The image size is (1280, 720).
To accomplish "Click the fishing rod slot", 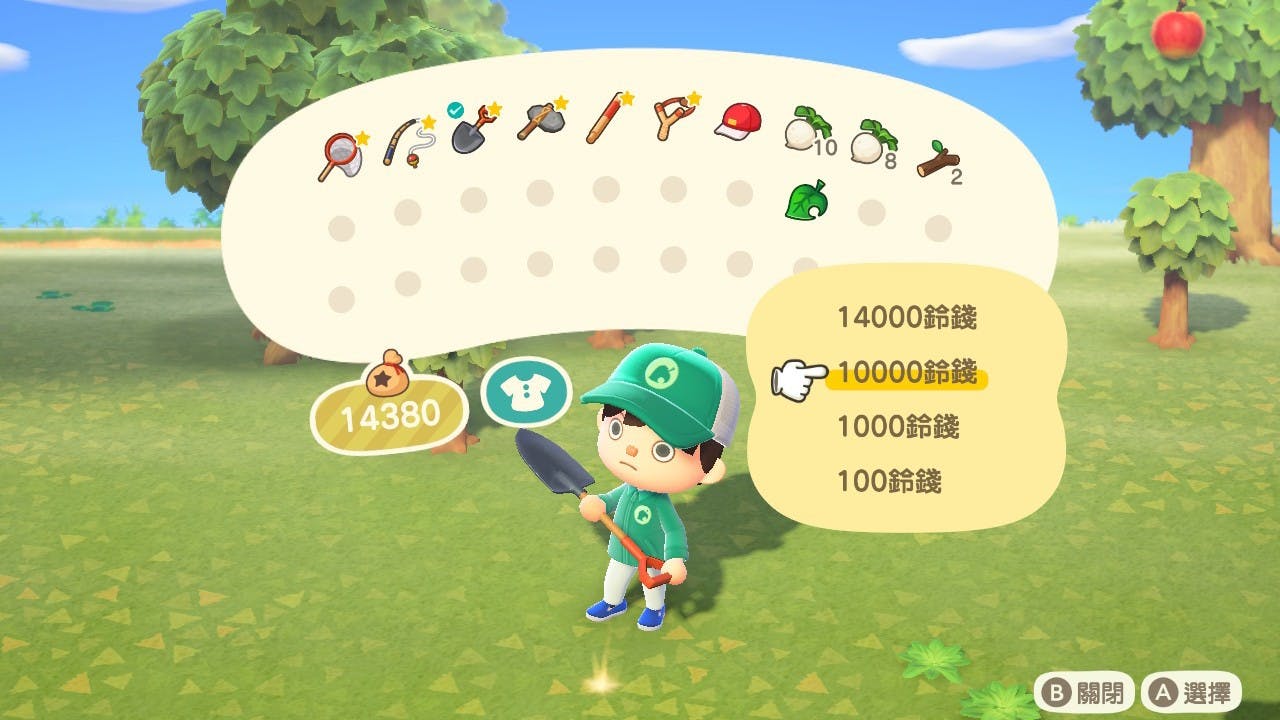I will pyautogui.click(x=406, y=143).
